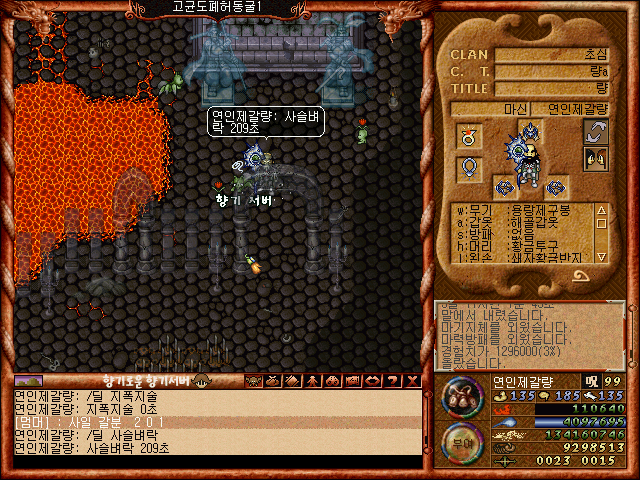
Task: Click the skull icon in chat toolbar
Action: [253, 381]
